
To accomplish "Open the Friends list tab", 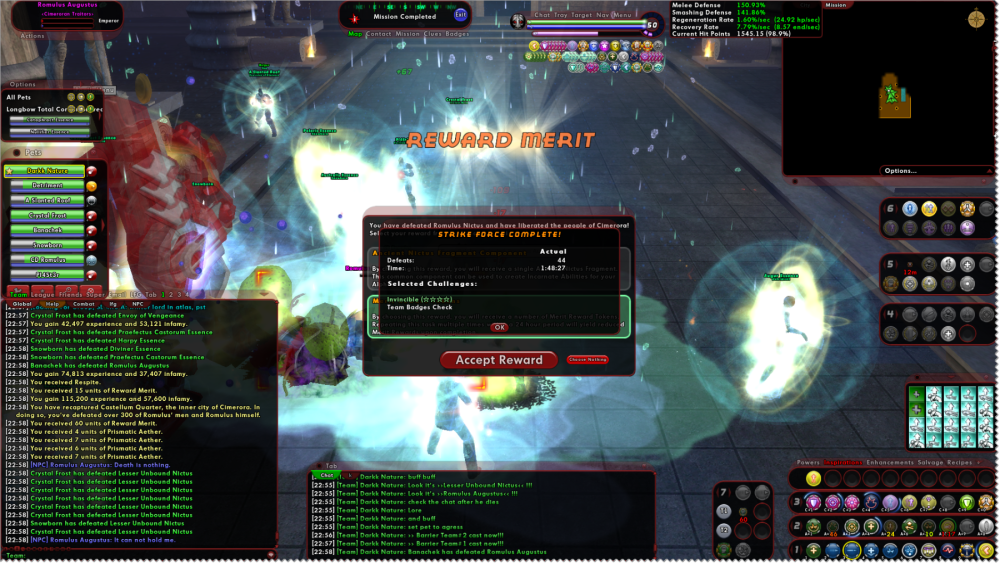I will point(69,295).
